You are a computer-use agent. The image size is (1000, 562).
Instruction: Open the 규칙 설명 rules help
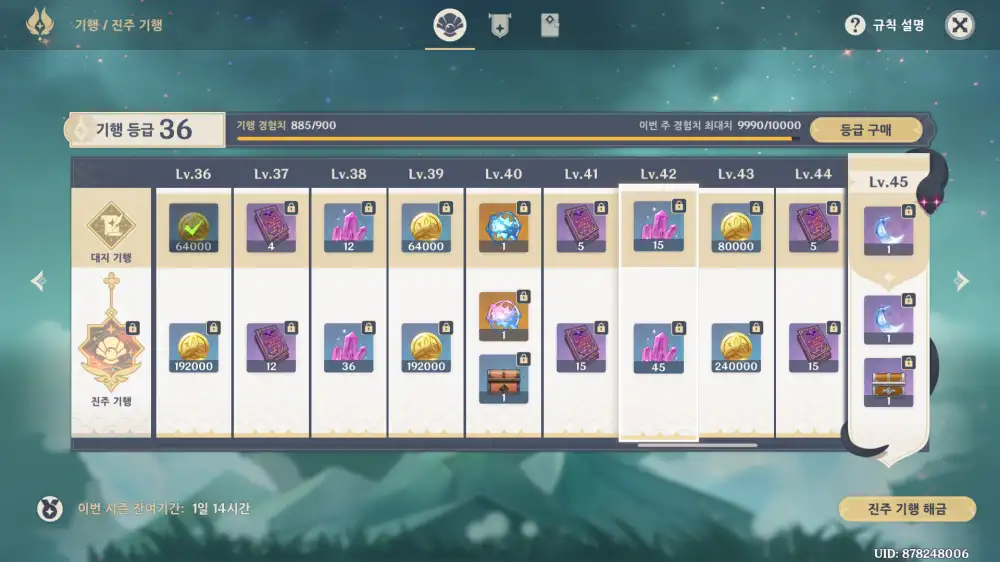(884, 26)
